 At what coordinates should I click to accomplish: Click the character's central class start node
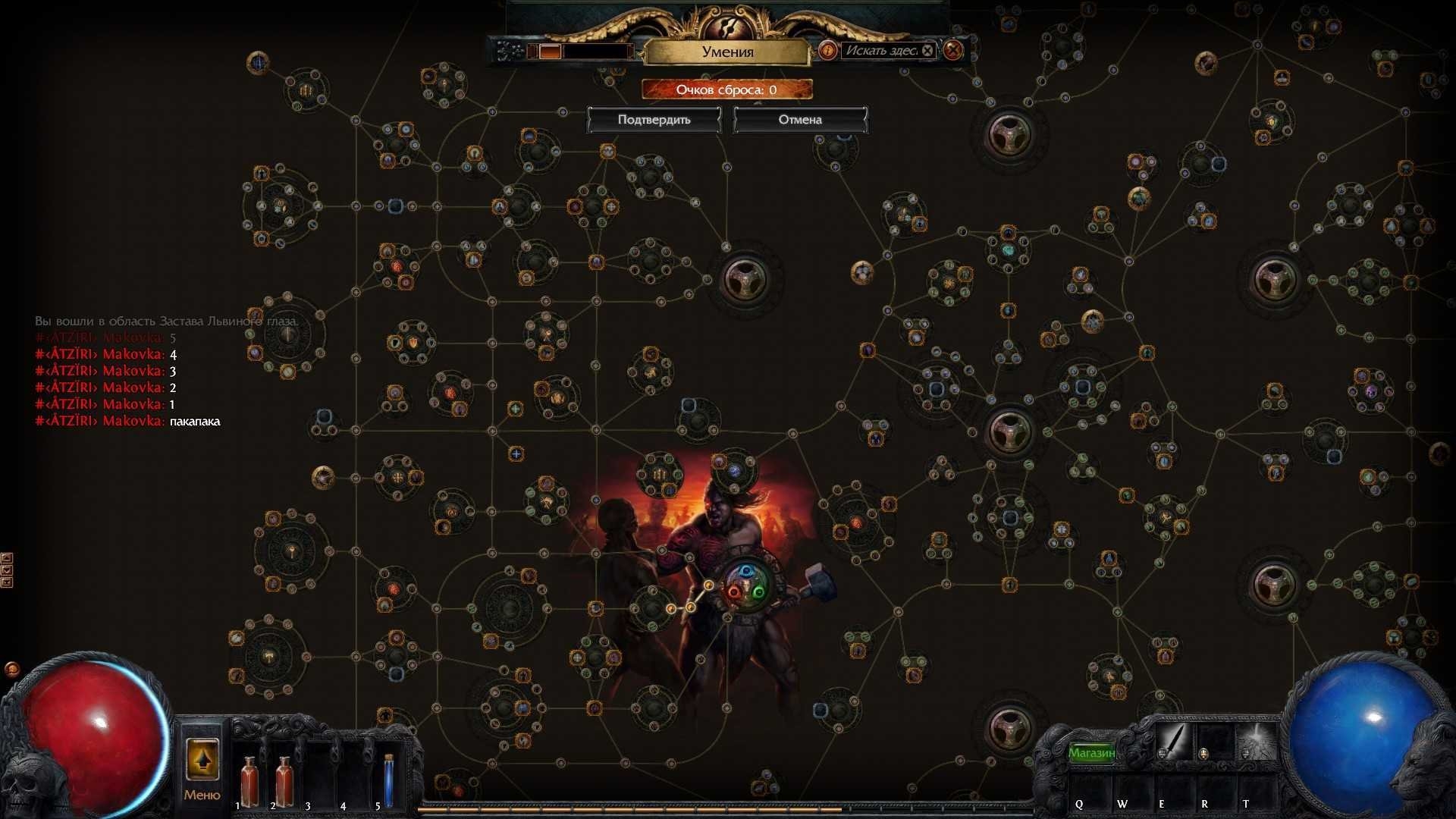click(746, 588)
